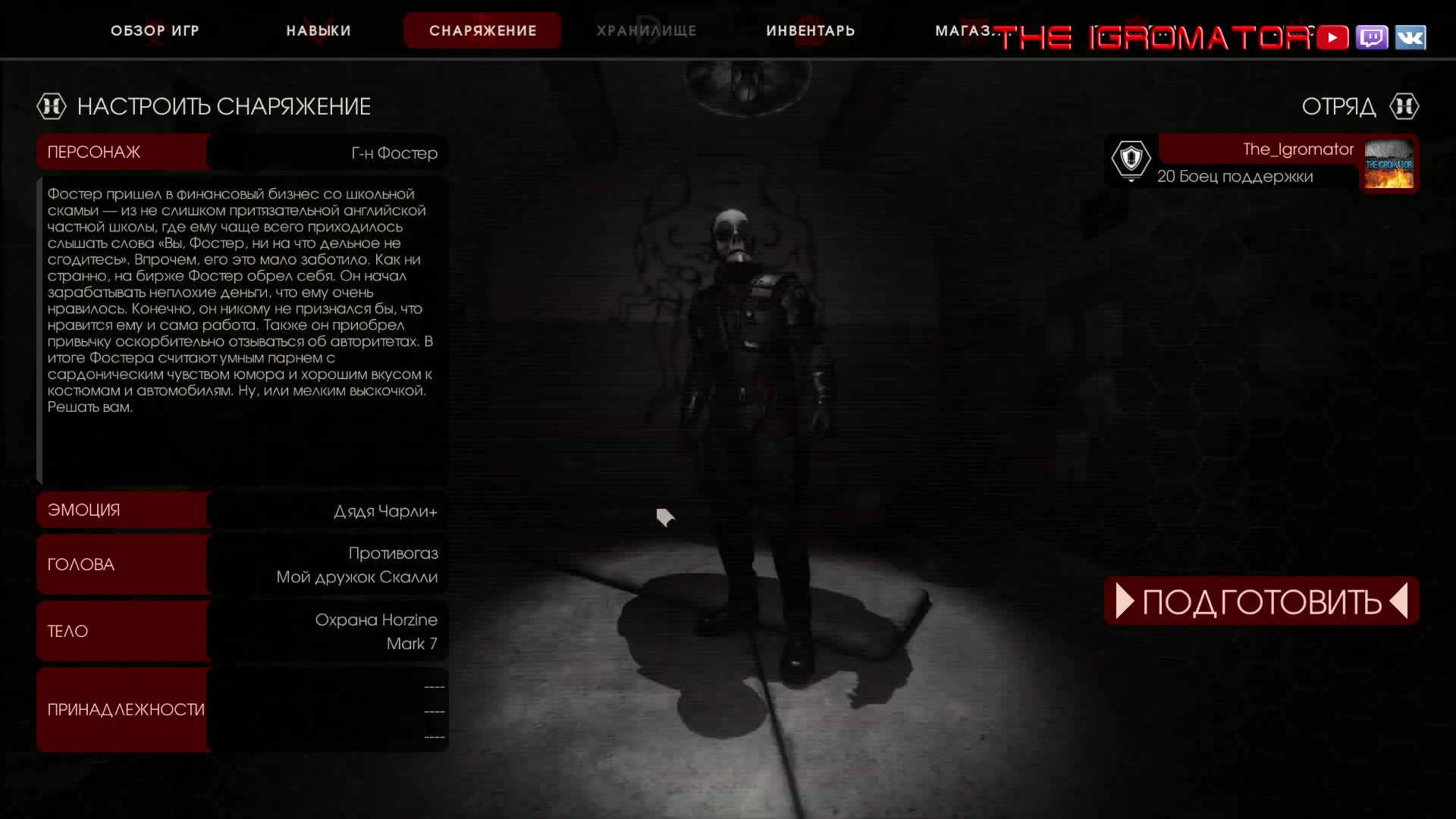Click the left arrow on ПОДГОТОВИТЬ
This screenshot has width=1456, height=819.
click(1123, 601)
